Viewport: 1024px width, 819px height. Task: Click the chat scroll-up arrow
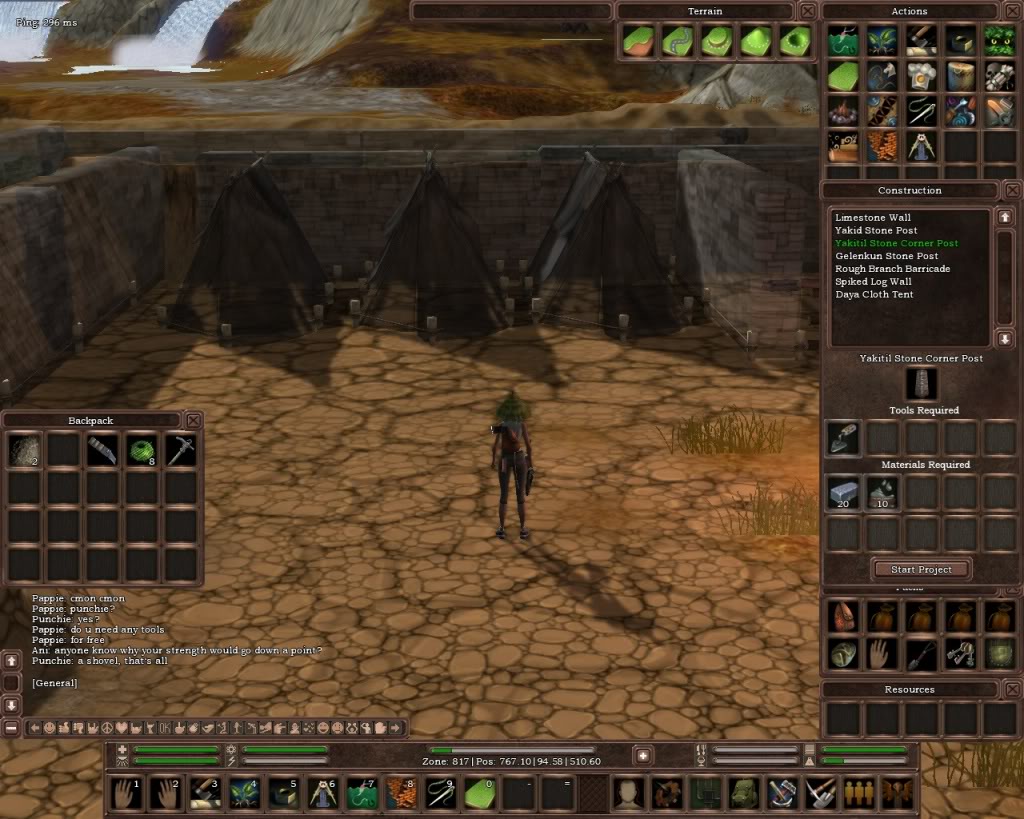pos(11,661)
